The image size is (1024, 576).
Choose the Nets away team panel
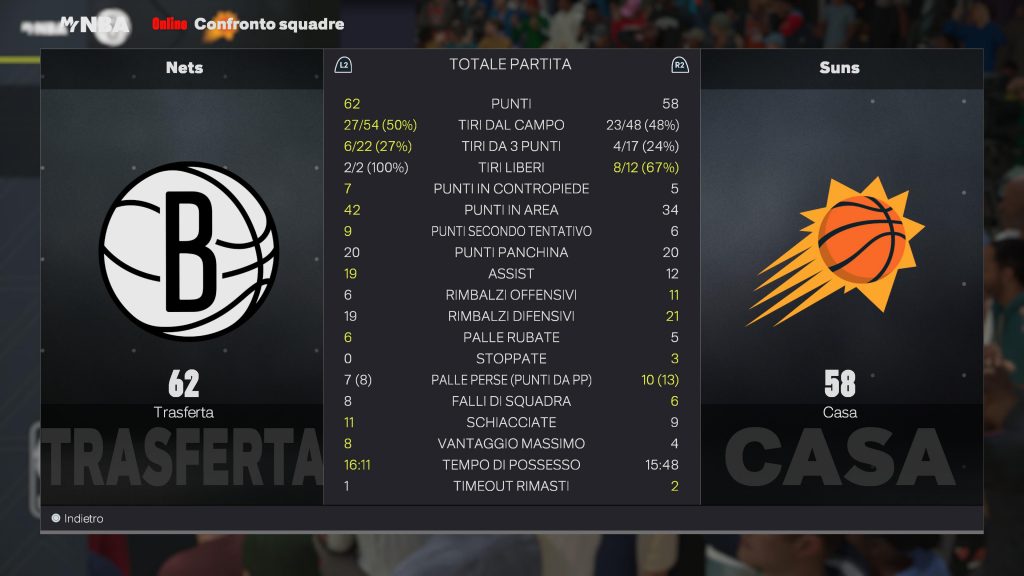point(183,270)
